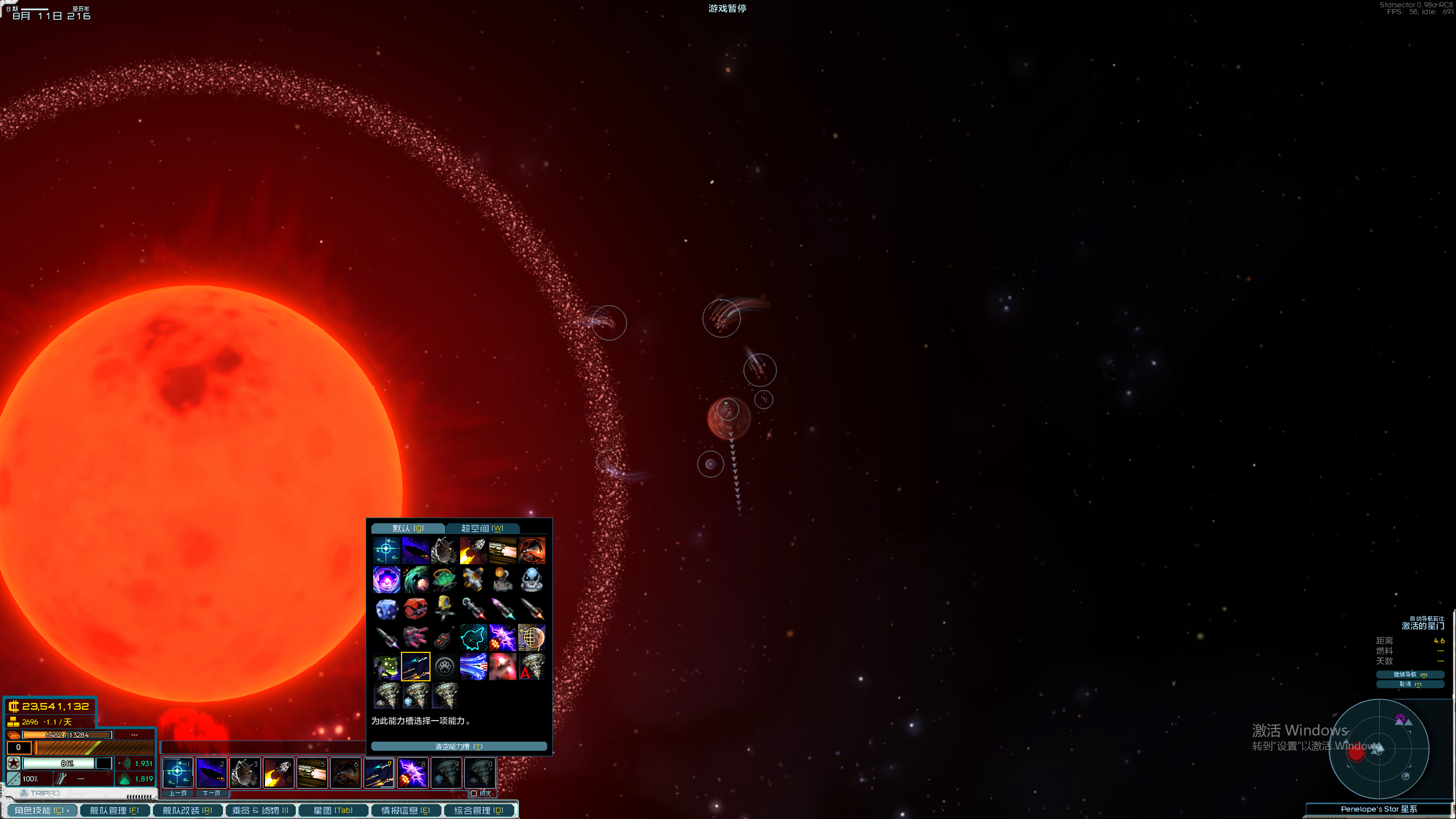This screenshot has height=819, width=1456.
Task: Go to next ability page 下一页
Action: pos(211,793)
